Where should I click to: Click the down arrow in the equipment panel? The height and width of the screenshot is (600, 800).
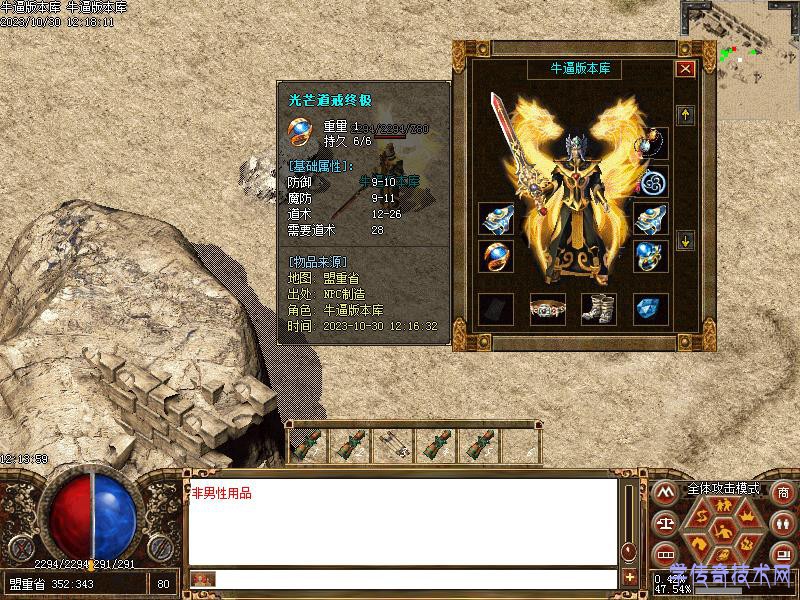[x=685, y=240]
